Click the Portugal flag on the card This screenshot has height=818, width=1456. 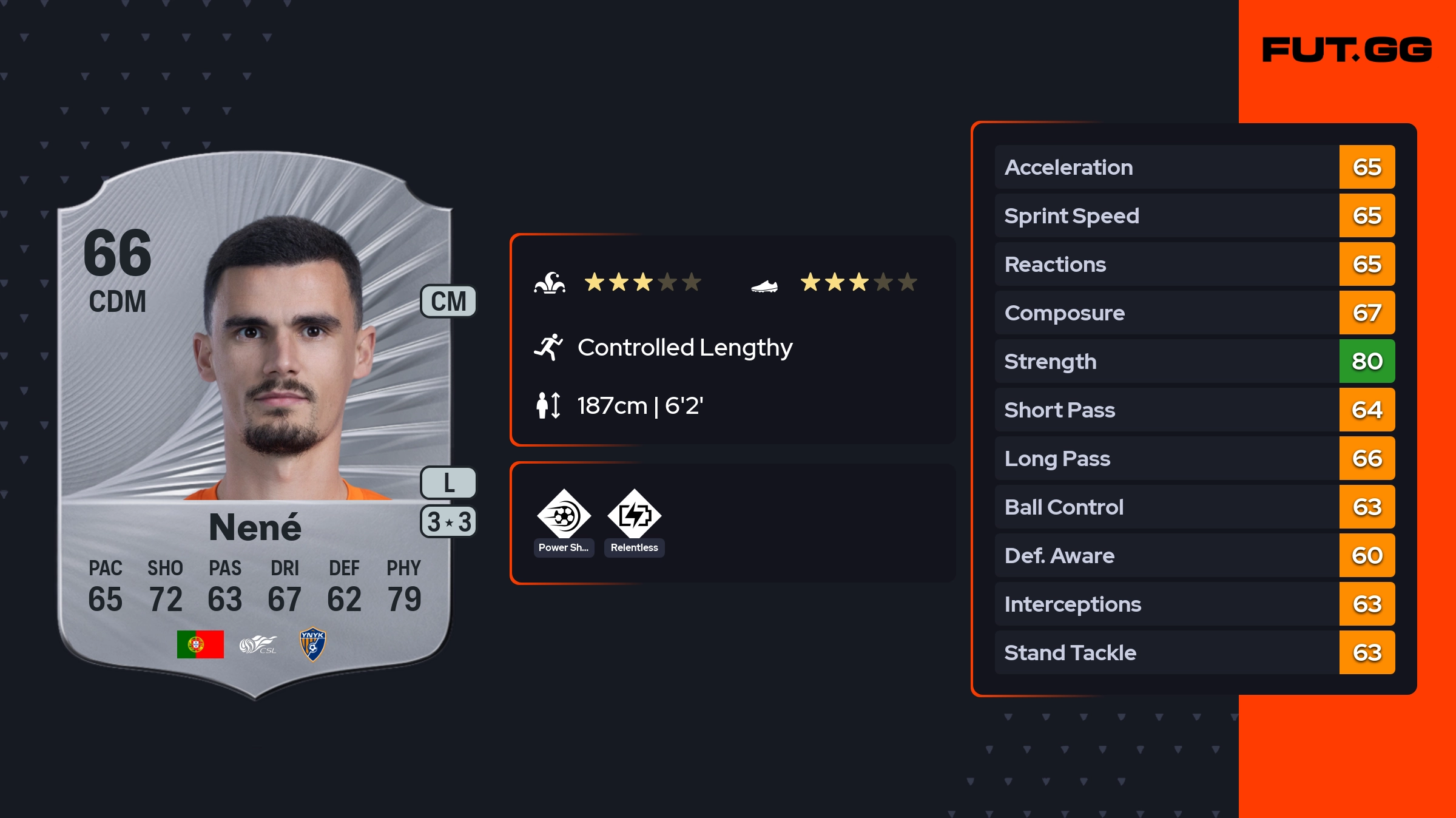click(x=200, y=644)
